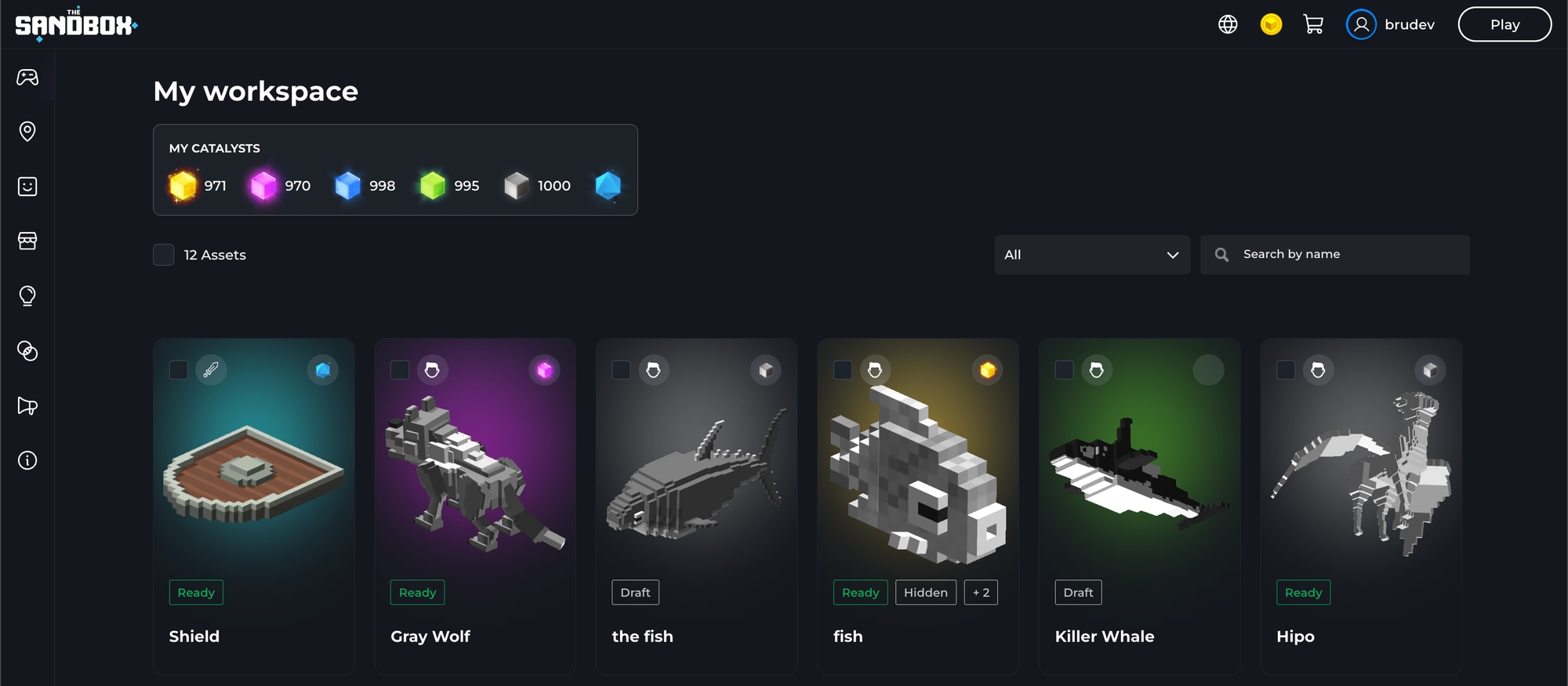Go to The Sandbox home logo
The height and width of the screenshot is (686, 1568).
tap(76, 25)
